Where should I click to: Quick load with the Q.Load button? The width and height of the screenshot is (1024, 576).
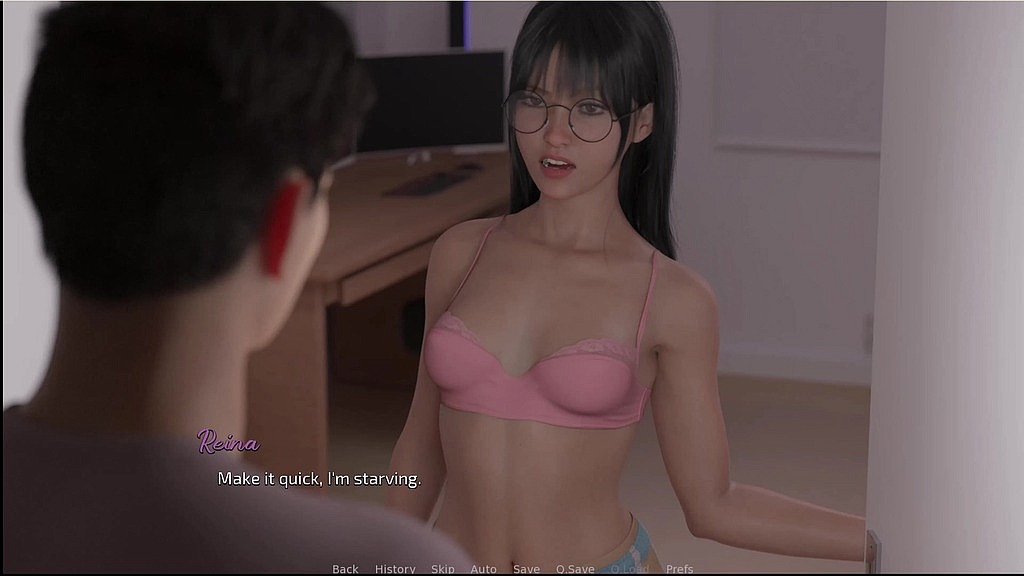click(630, 569)
